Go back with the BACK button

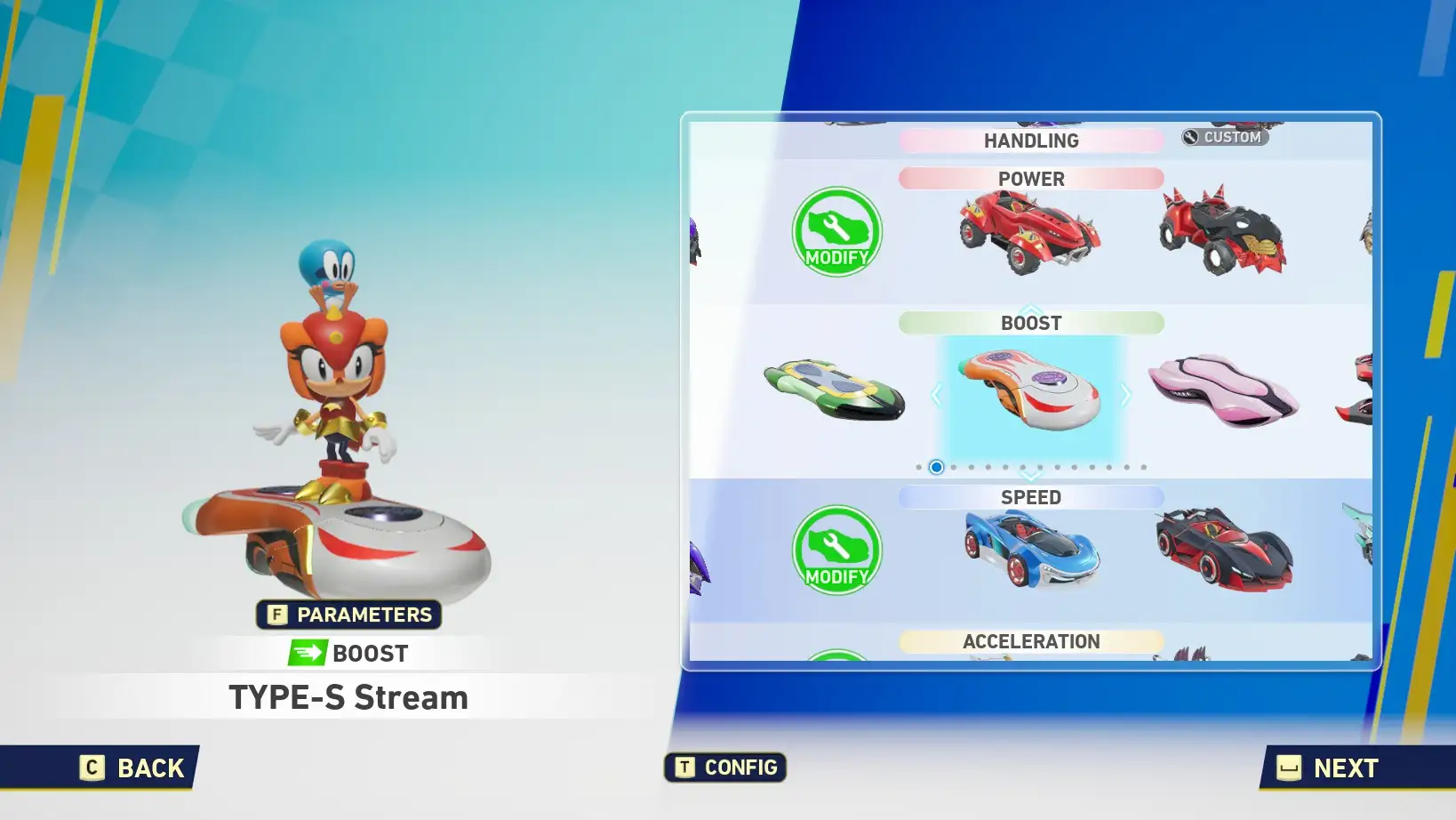[x=133, y=768]
